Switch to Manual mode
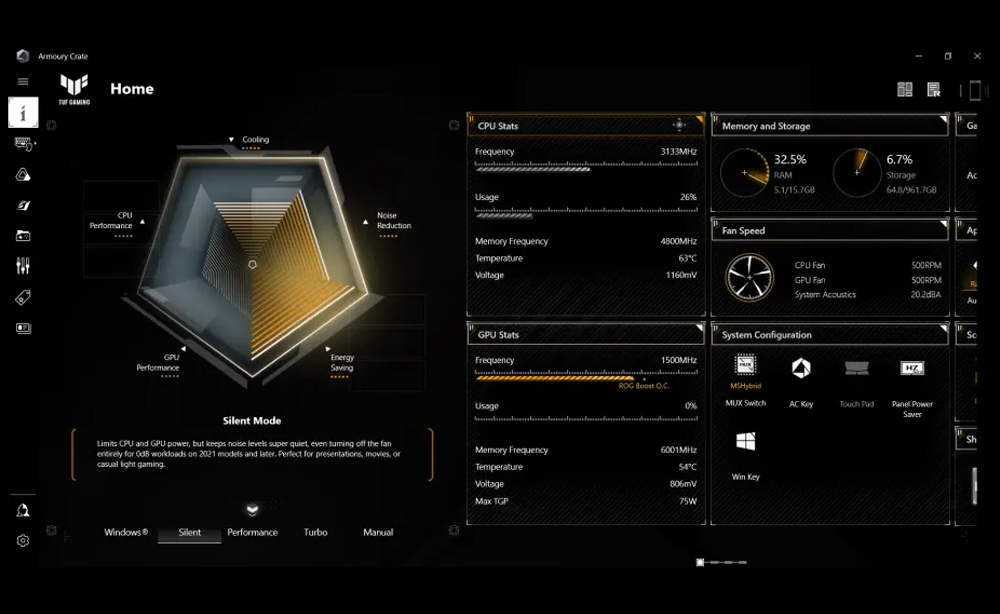 coord(378,532)
